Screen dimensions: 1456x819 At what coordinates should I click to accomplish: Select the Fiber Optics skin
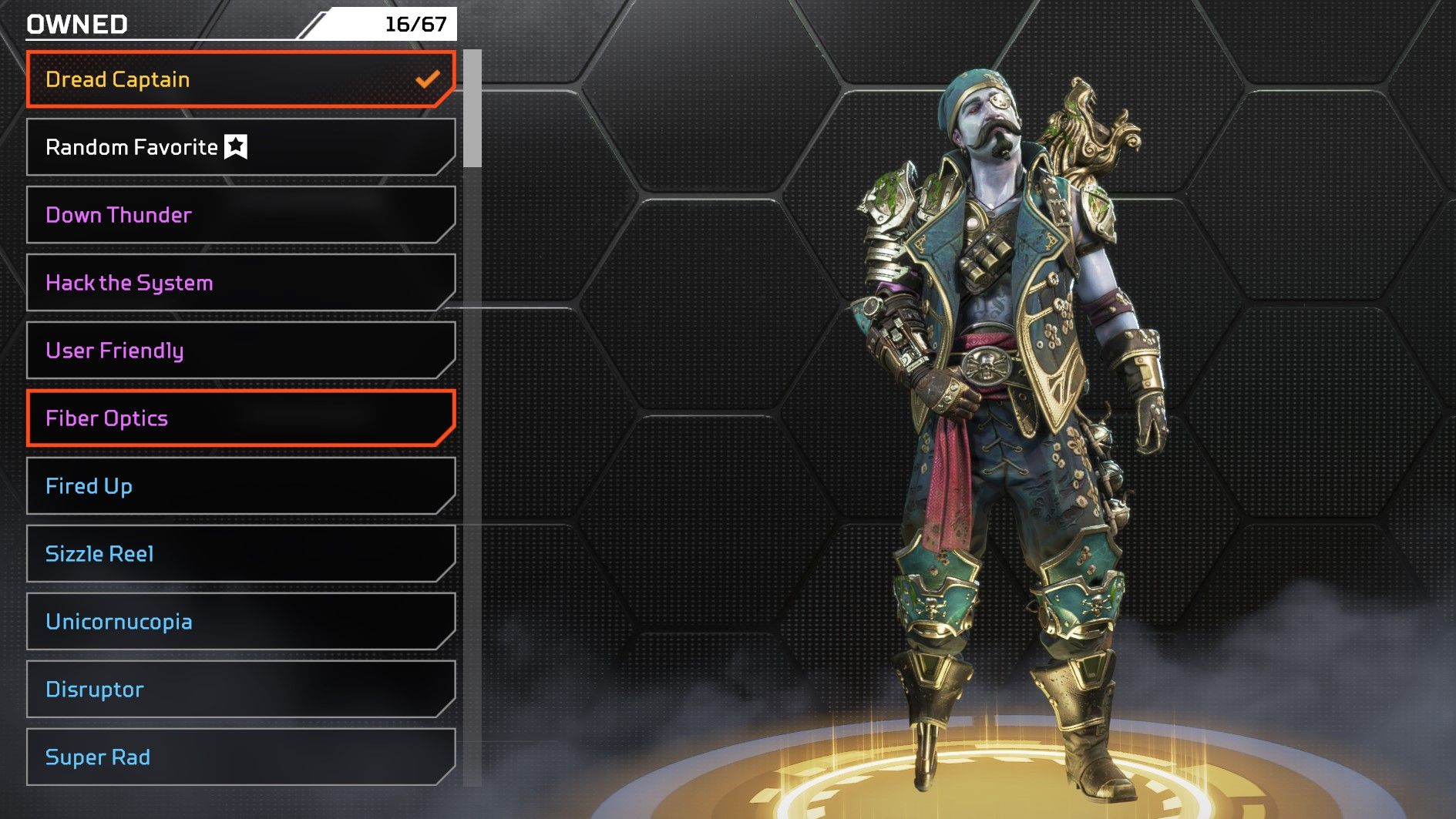(x=240, y=418)
